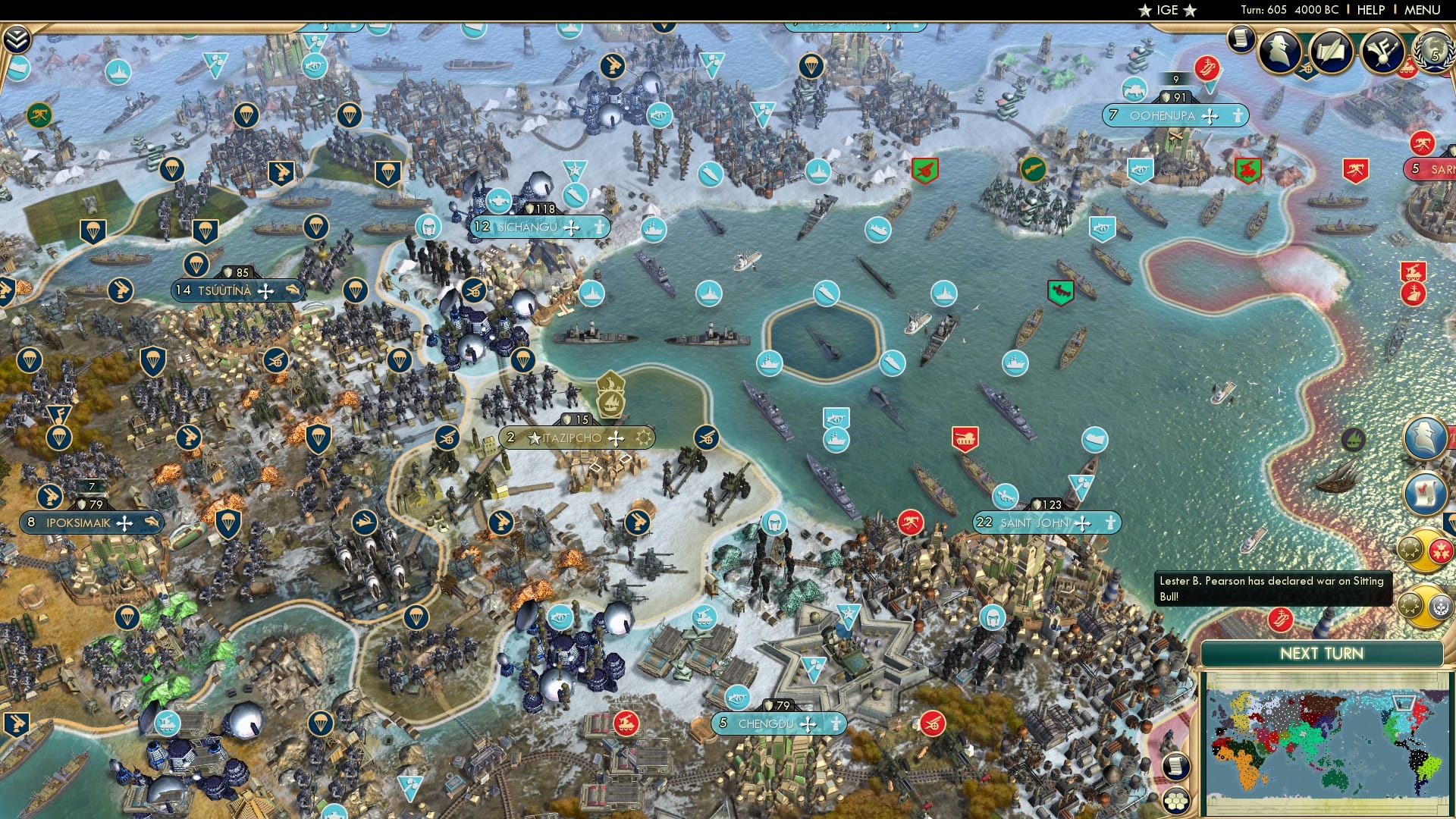Open the notification log scroll icon
The height and width of the screenshot is (819, 1456).
pyautogui.click(x=1176, y=767)
